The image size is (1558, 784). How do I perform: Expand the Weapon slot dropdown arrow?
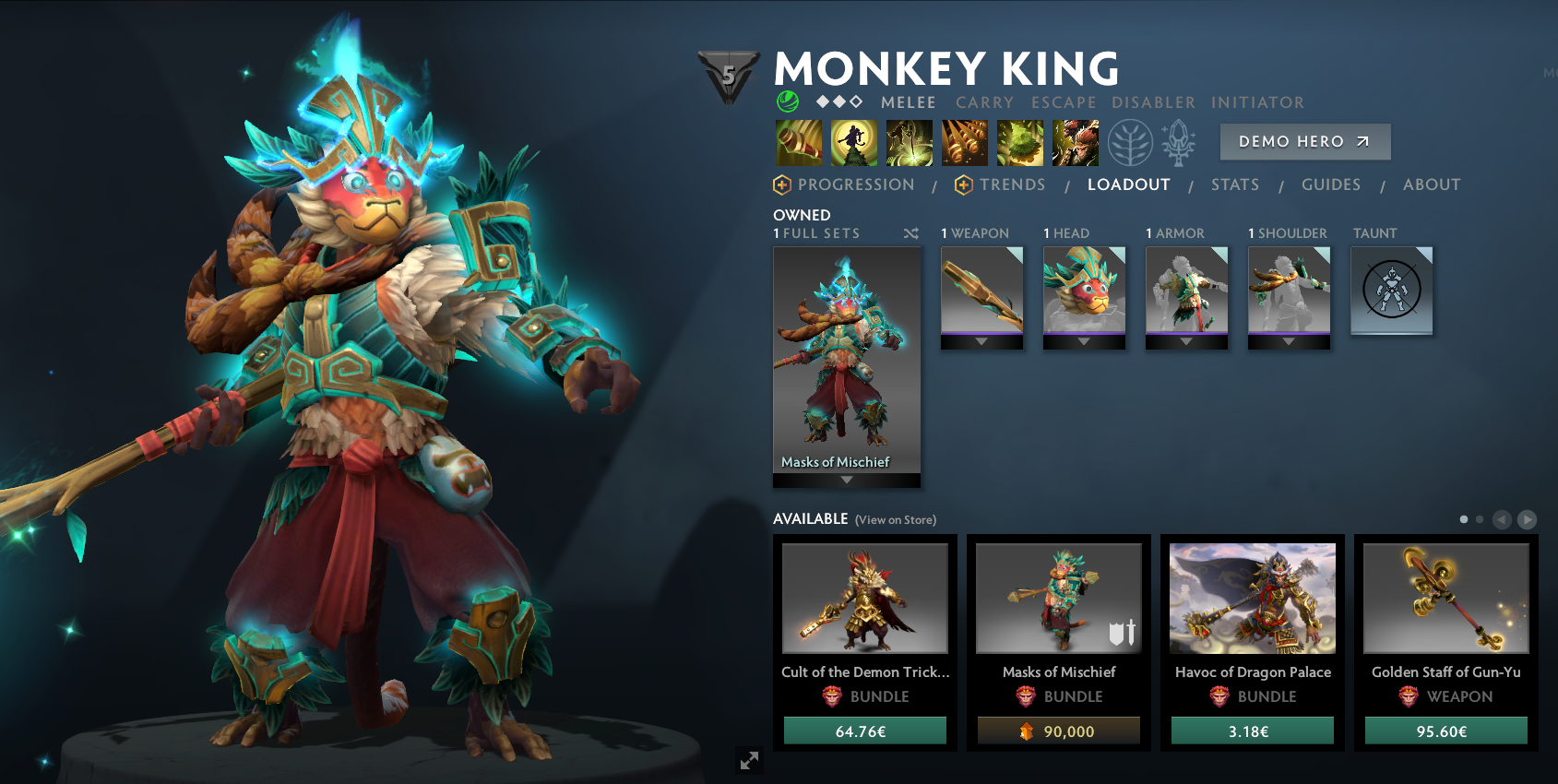tap(981, 342)
